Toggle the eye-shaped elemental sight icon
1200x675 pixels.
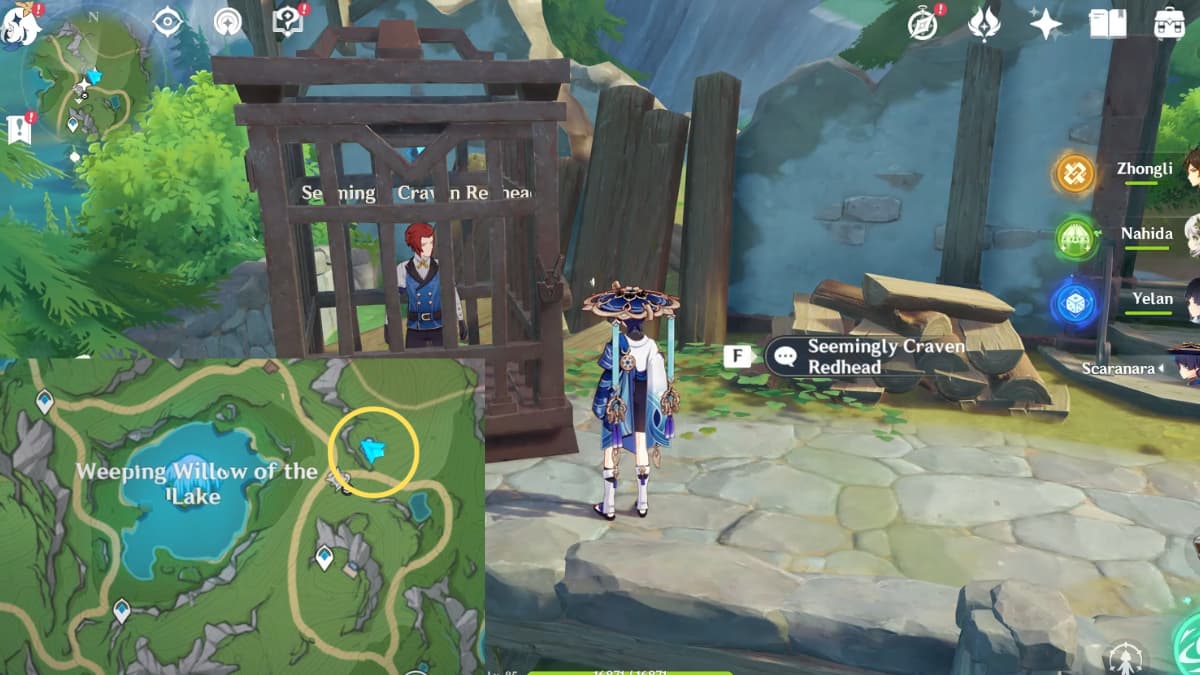tap(167, 22)
